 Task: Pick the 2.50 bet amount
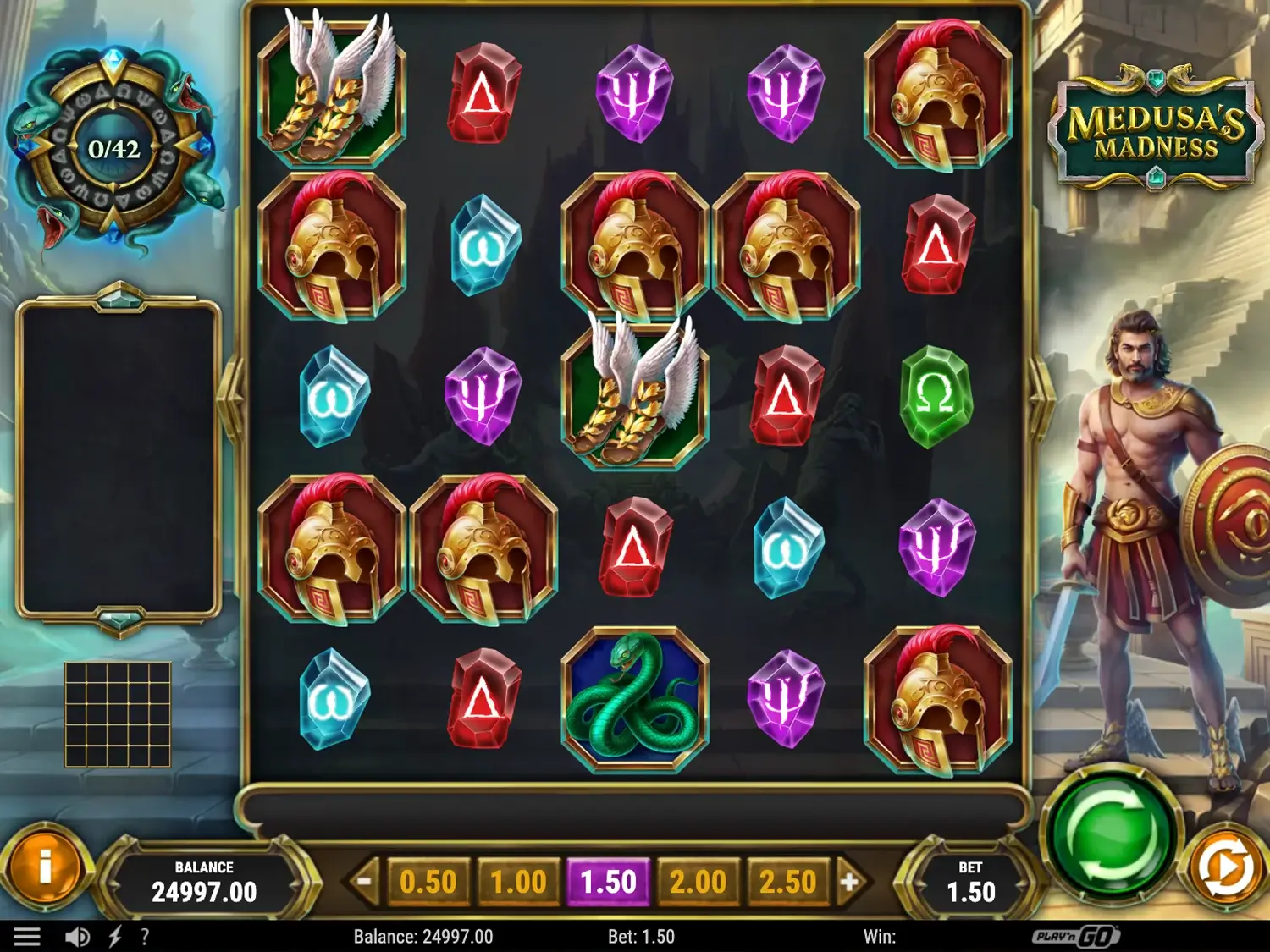tap(787, 883)
